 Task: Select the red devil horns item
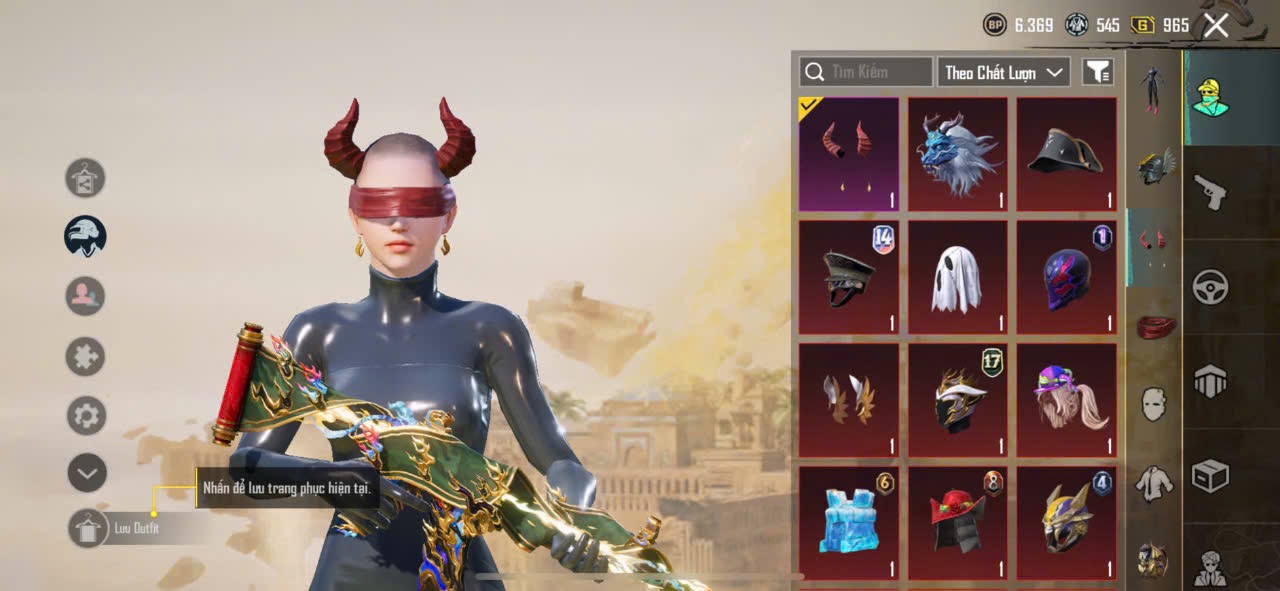[x=848, y=153]
